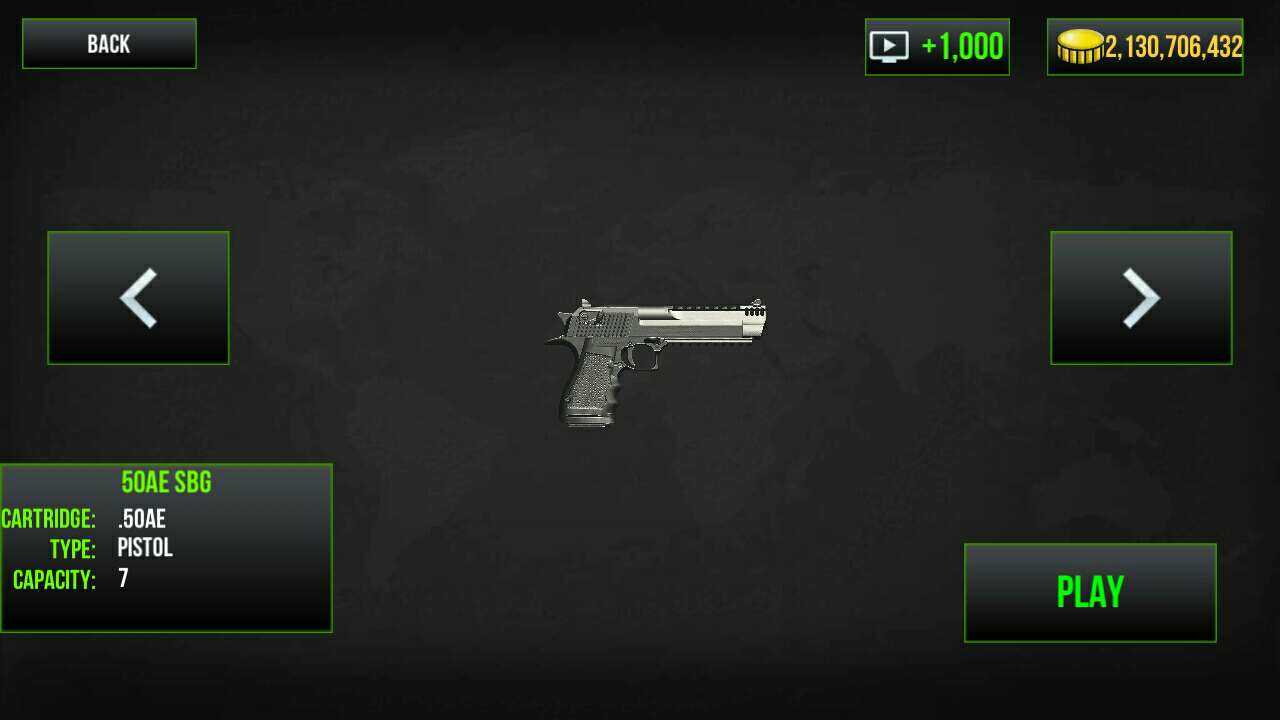The height and width of the screenshot is (720, 1280).
Task: Go back using the BACK button
Action: pyautogui.click(x=109, y=44)
